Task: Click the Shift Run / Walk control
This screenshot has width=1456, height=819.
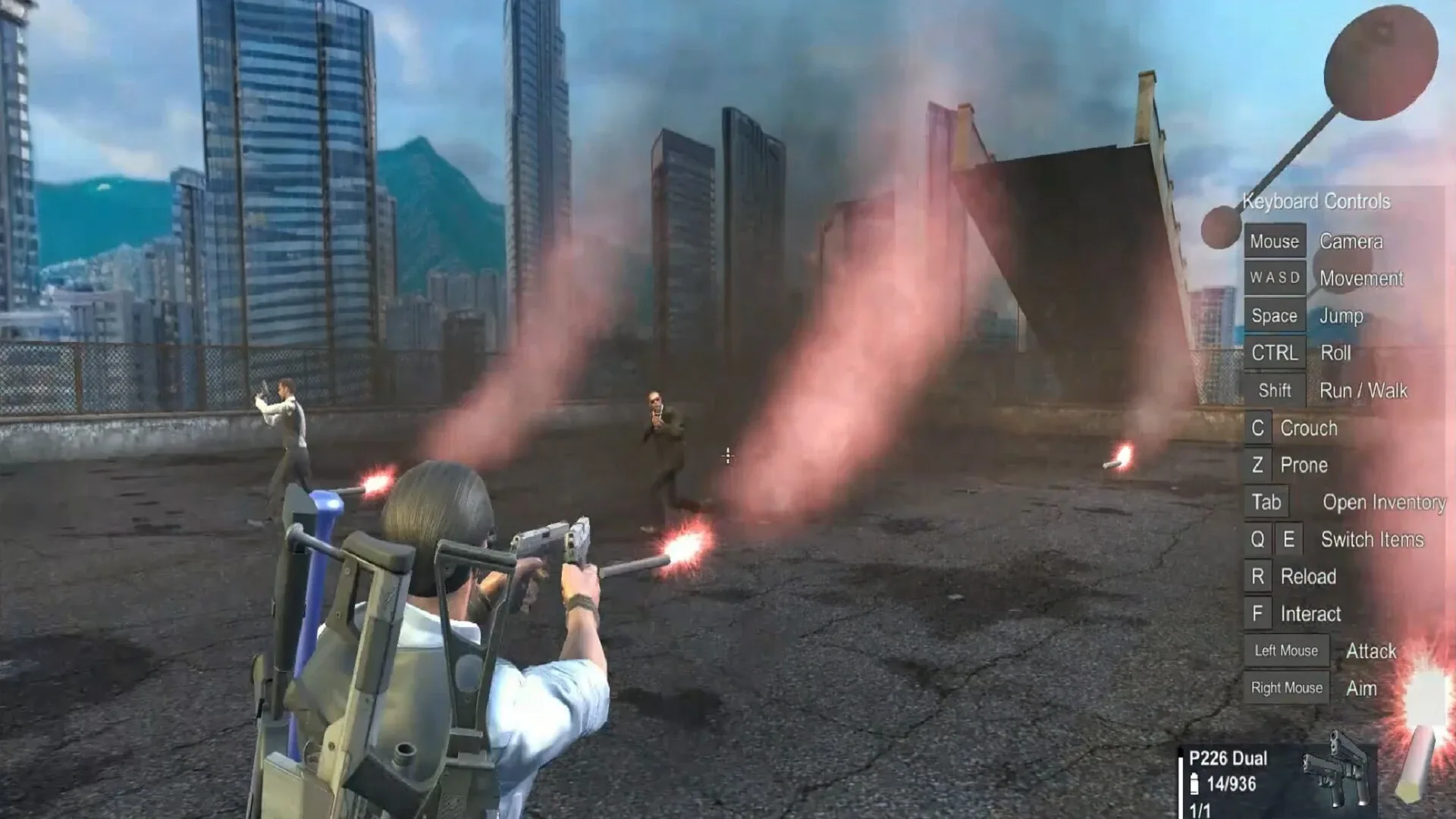Action: pyautogui.click(x=1275, y=390)
